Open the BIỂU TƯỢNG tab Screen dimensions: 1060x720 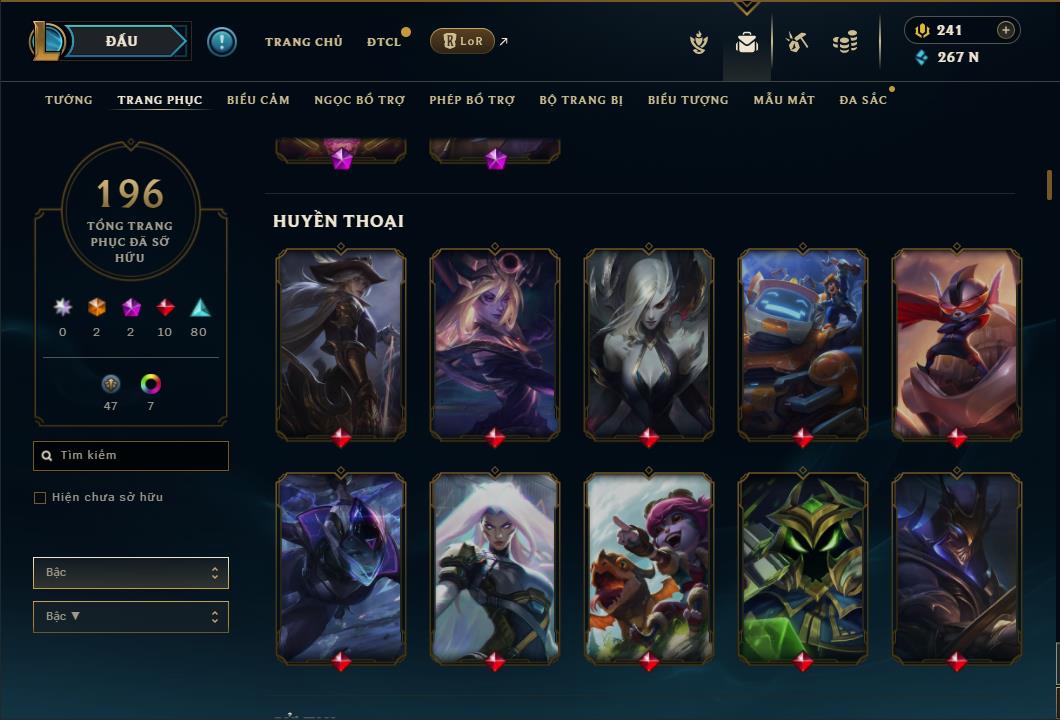pos(688,100)
